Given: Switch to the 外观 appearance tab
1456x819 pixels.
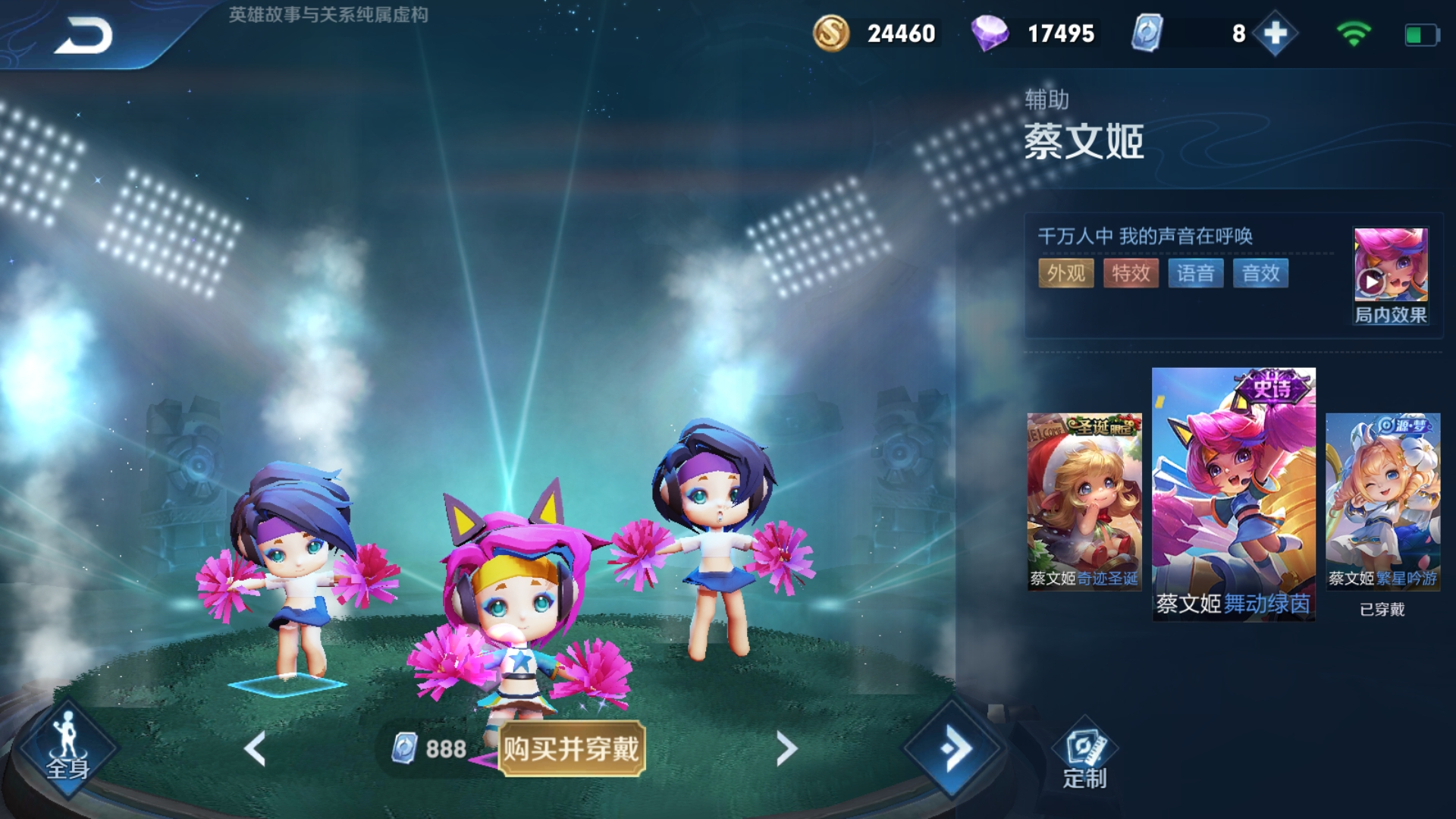Looking at the screenshot, I should 1065,274.
